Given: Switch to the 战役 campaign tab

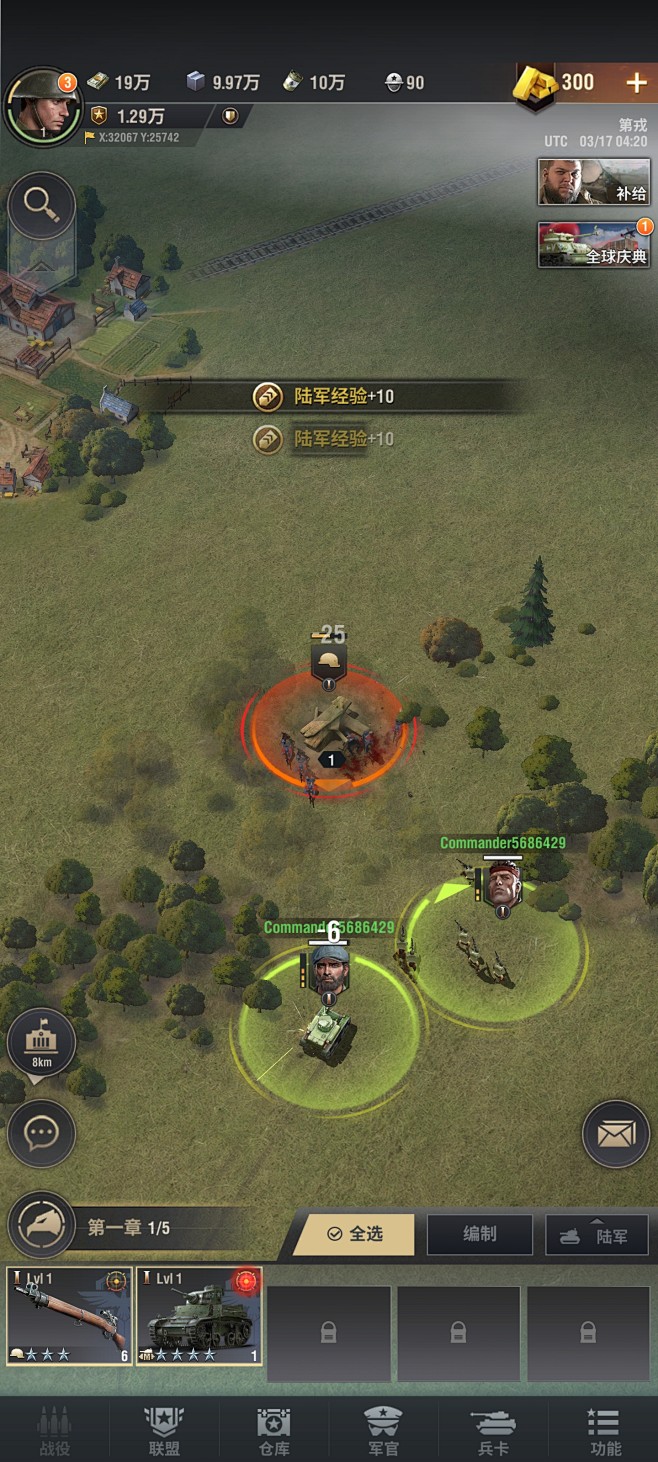Looking at the screenshot, I should pos(54,1430).
